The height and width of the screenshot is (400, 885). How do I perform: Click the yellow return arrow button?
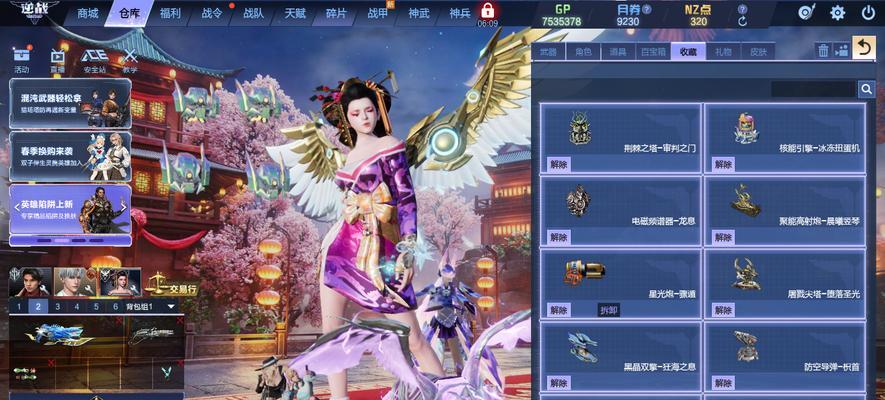[863, 47]
